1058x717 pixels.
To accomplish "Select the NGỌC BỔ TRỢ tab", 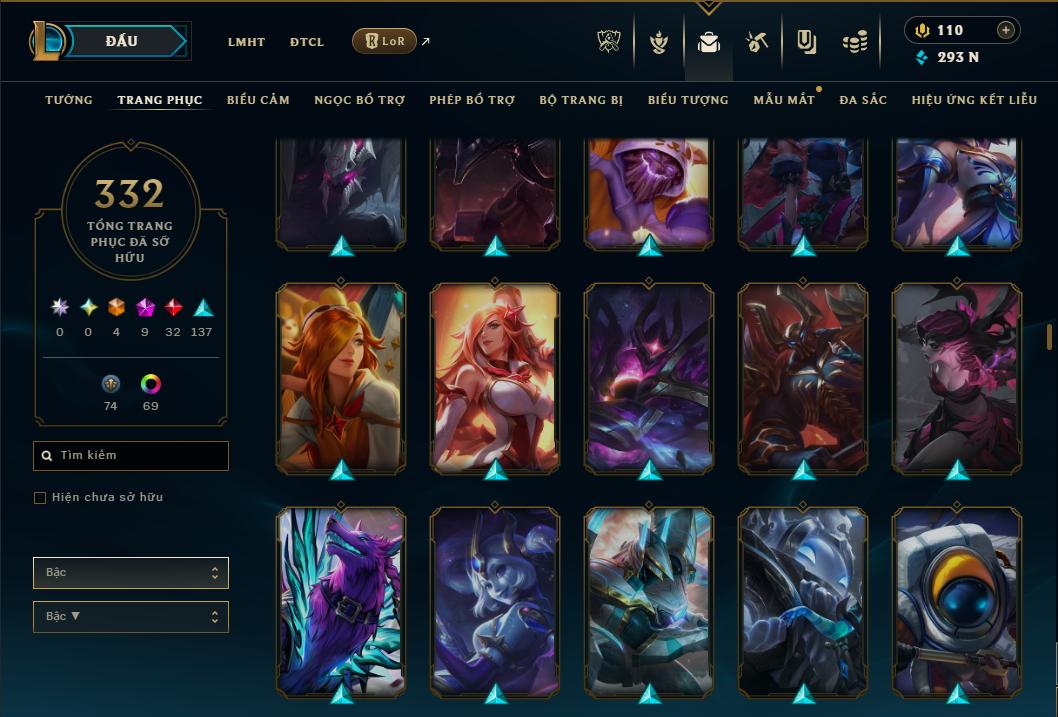I will (359, 100).
